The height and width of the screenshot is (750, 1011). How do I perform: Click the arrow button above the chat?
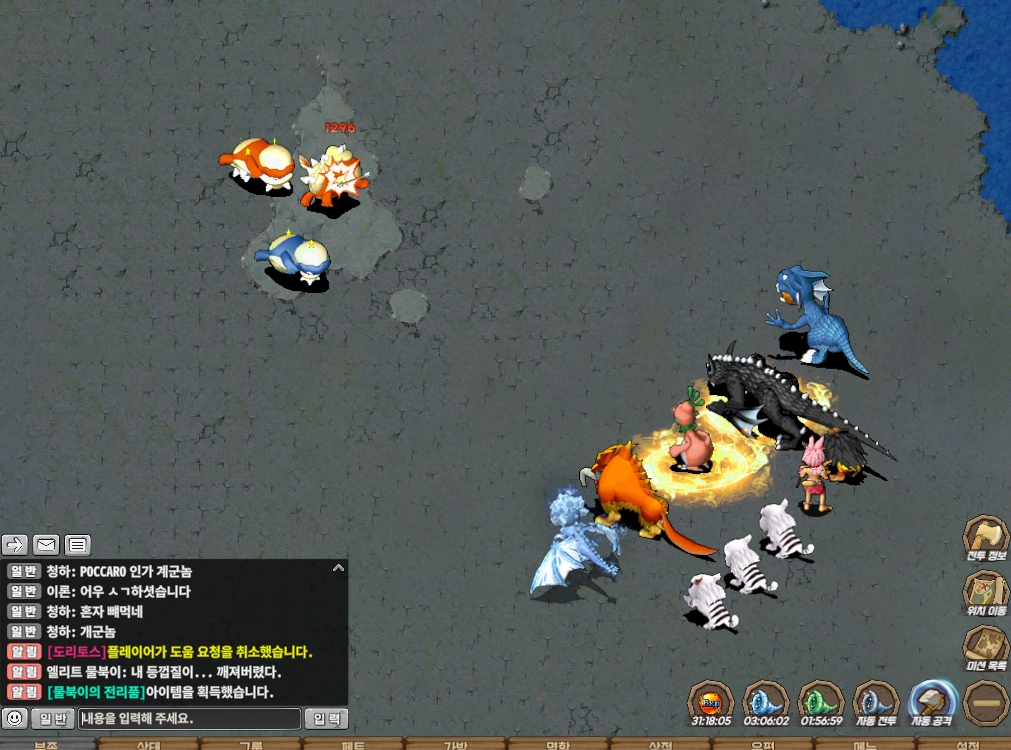click(15, 545)
